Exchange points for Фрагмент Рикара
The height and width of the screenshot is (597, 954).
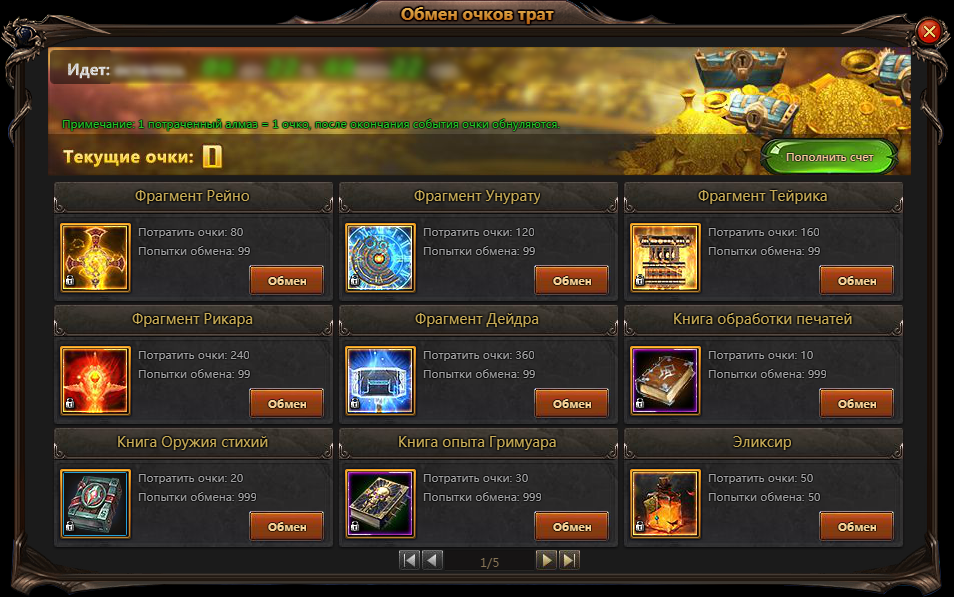287,404
